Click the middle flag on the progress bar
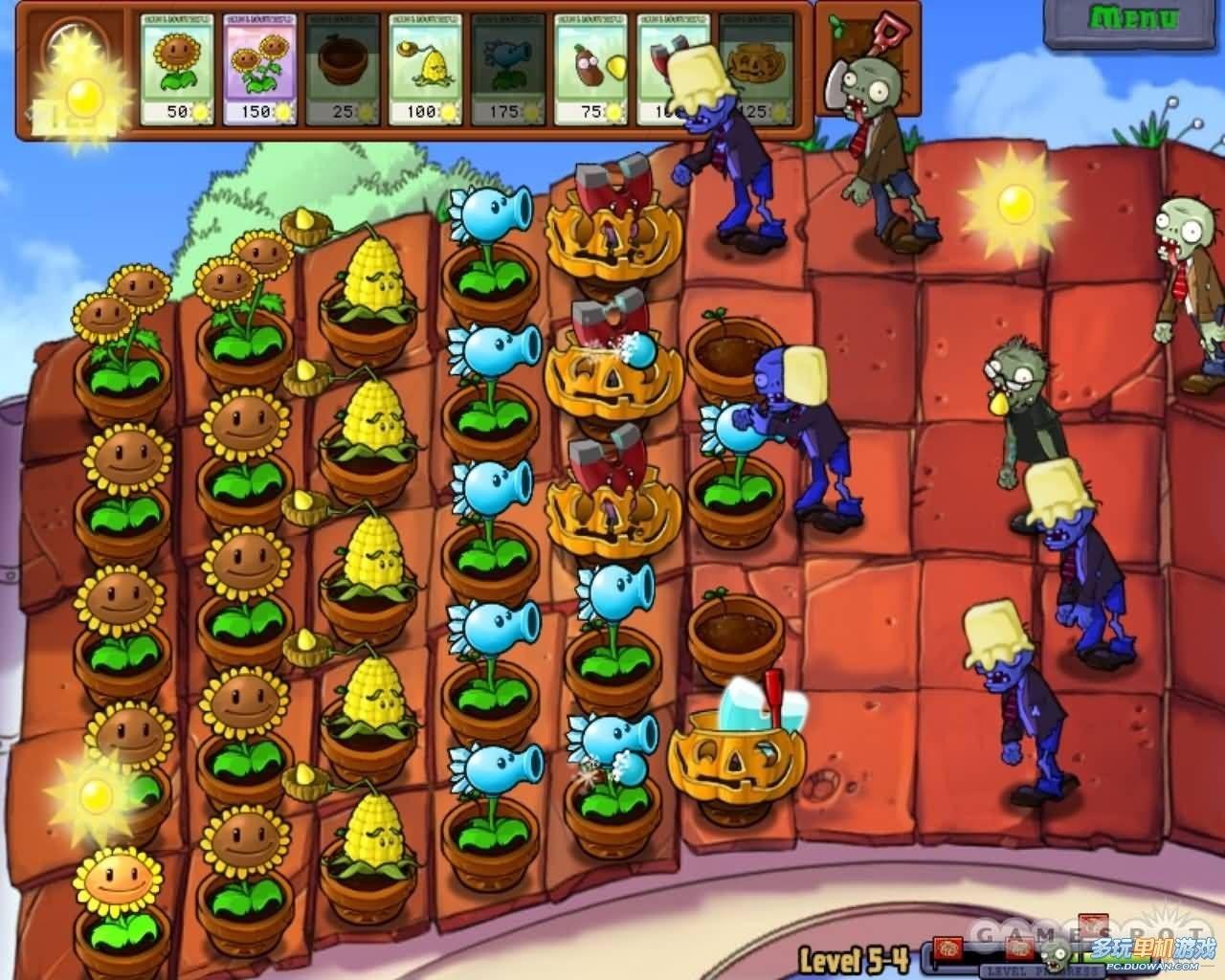This screenshot has width=1225, height=980. tap(1019, 949)
